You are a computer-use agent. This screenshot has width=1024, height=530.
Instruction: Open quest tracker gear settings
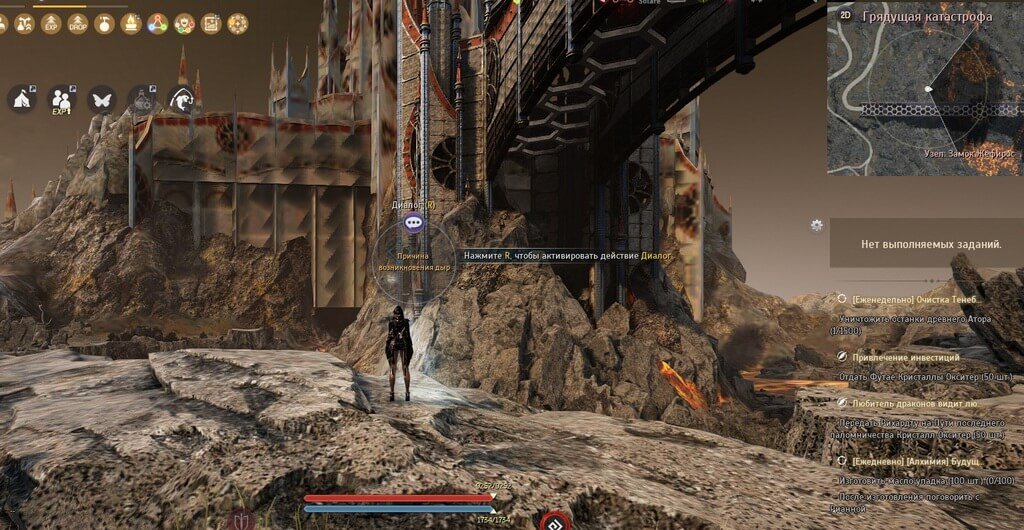click(817, 225)
